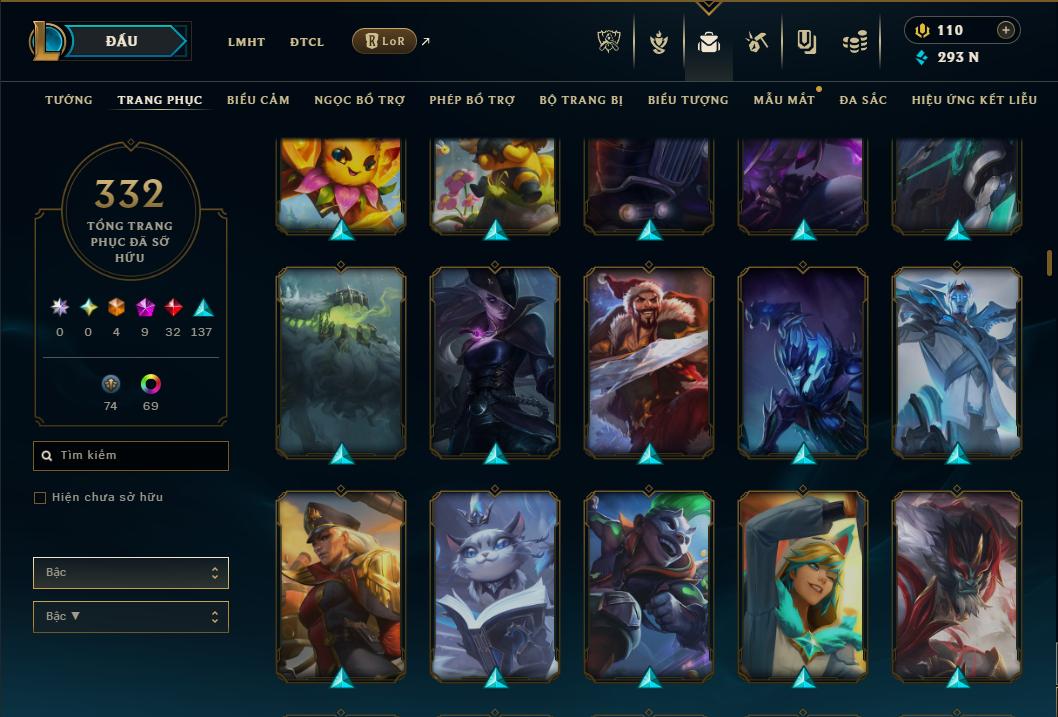Show the BỘ TRANG BỊ tab

pos(581,100)
